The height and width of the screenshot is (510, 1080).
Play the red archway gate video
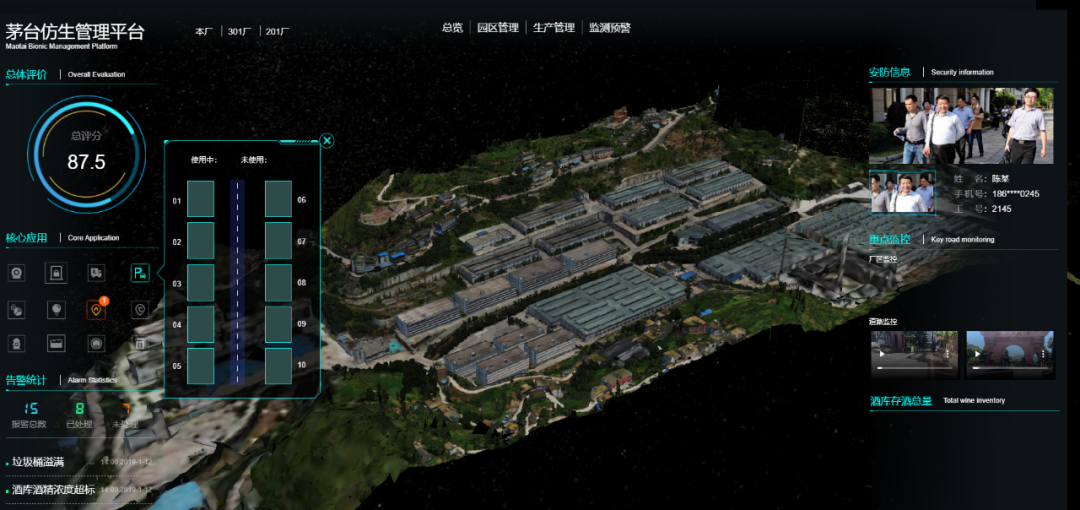click(1009, 354)
